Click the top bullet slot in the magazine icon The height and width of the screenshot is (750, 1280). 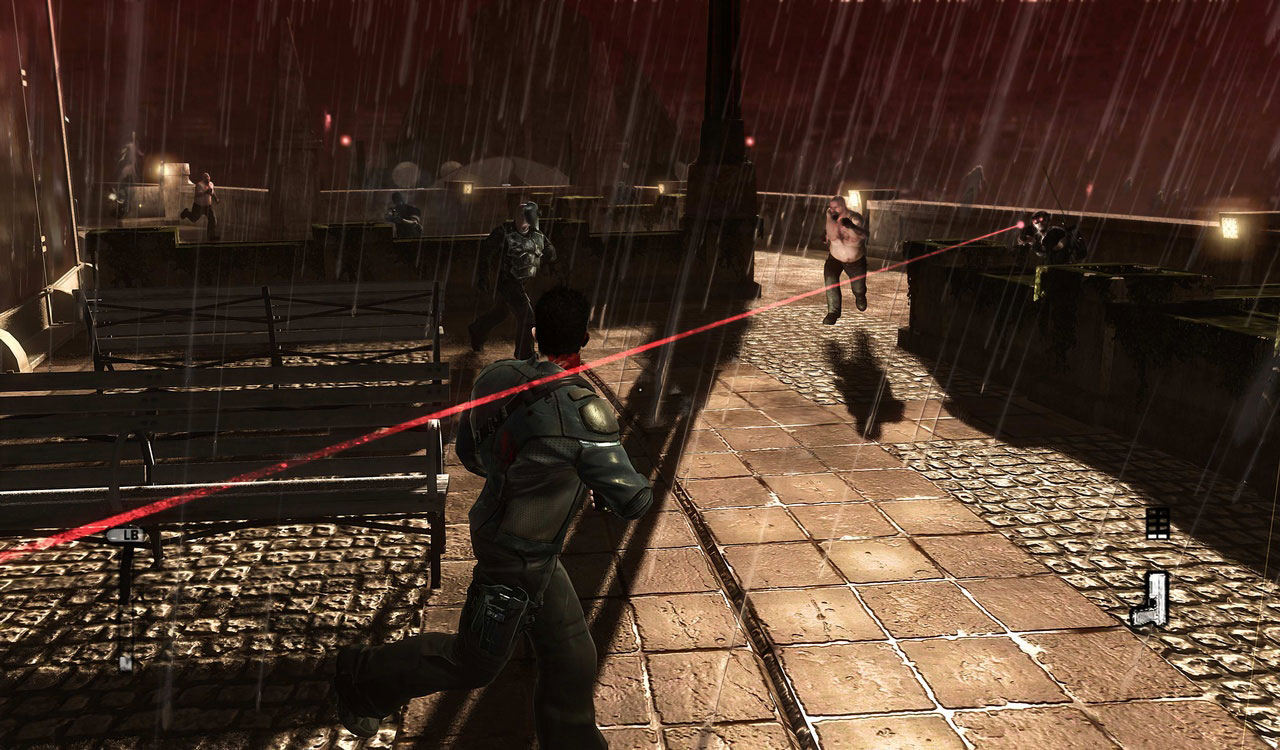pyautogui.click(x=1157, y=513)
